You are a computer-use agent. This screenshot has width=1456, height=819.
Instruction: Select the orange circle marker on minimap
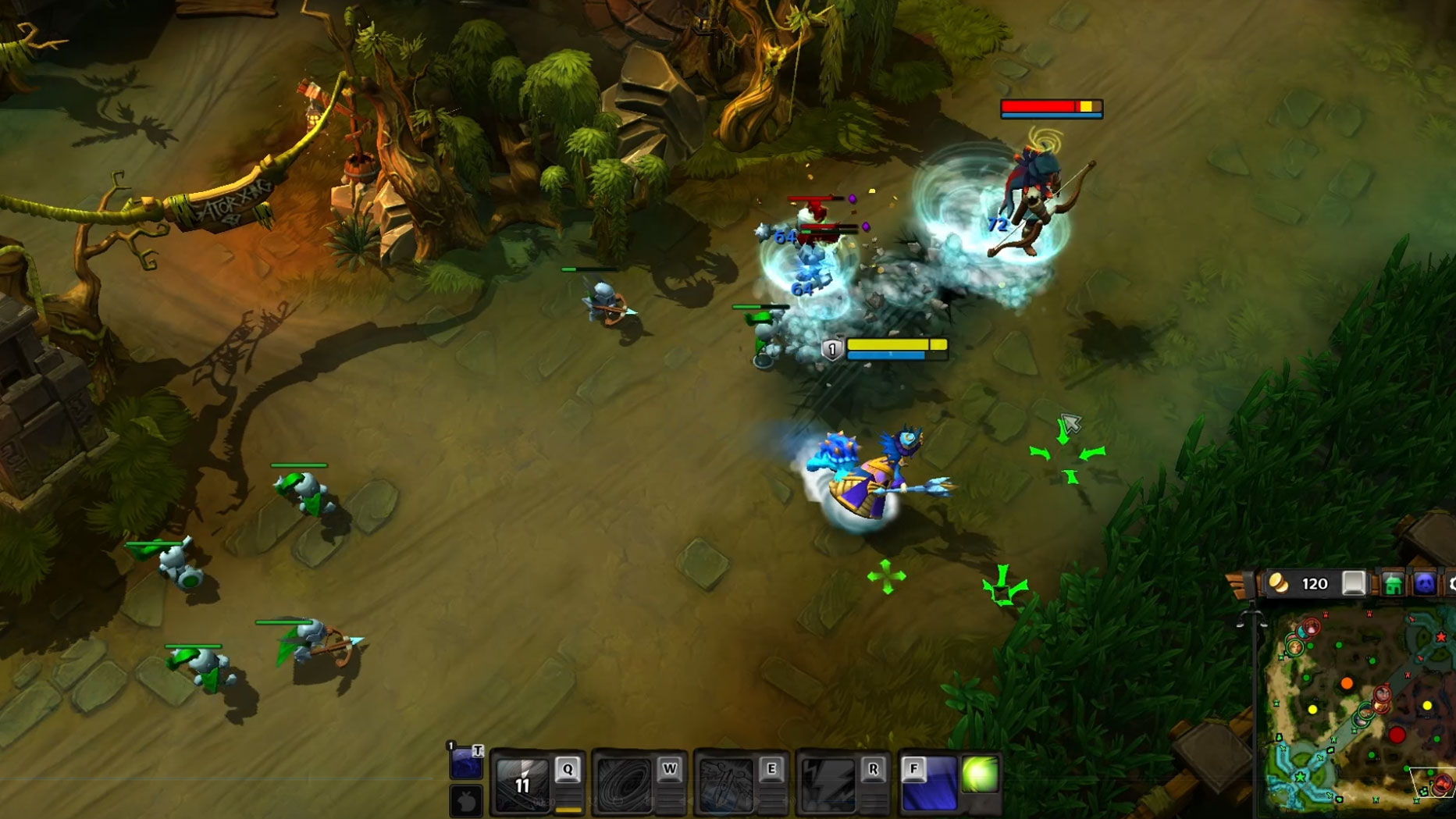(x=1347, y=684)
